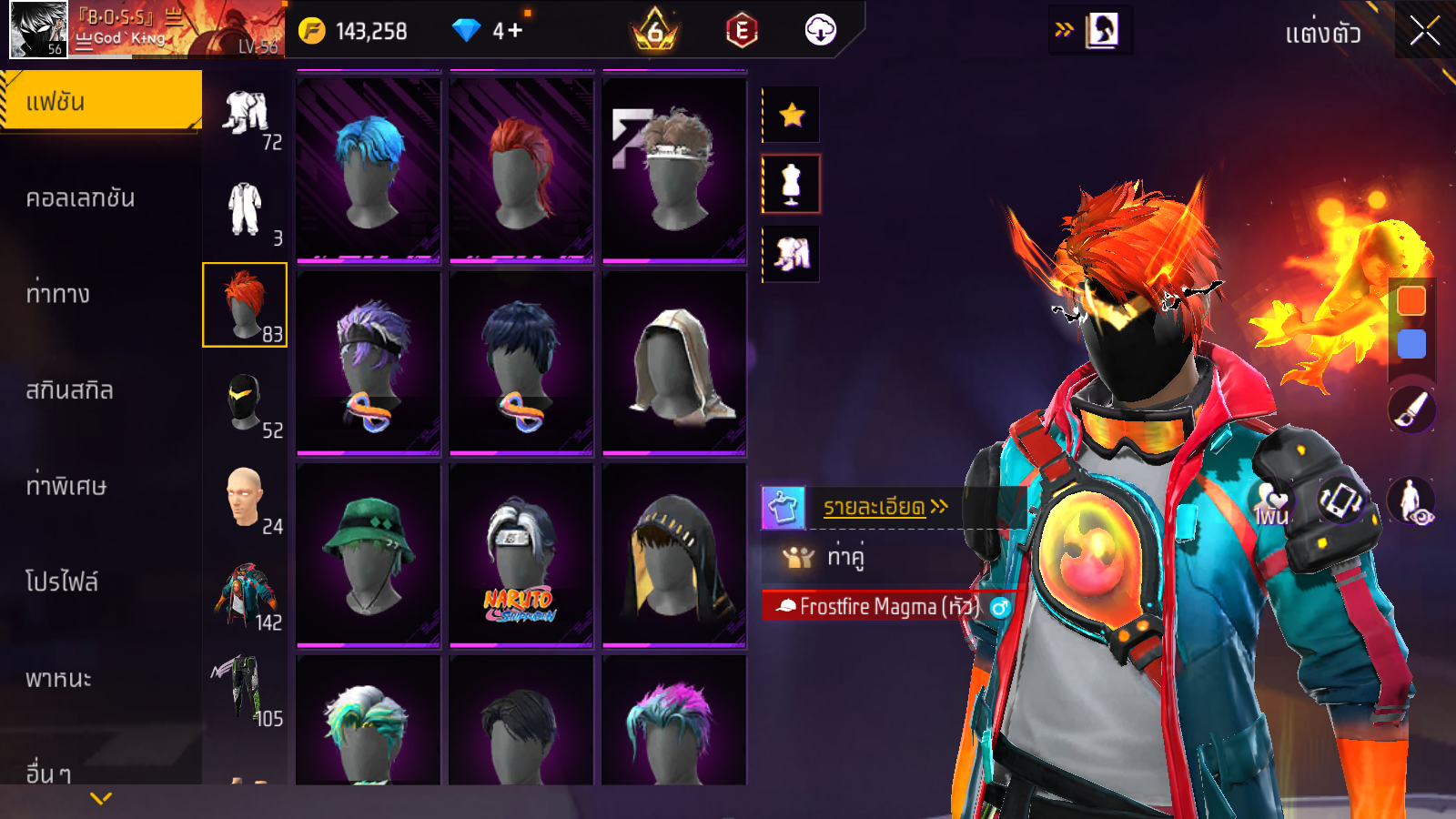The image size is (1456, 819).
Task: Add diamonds with the plus button
Action: [x=515, y=31]
